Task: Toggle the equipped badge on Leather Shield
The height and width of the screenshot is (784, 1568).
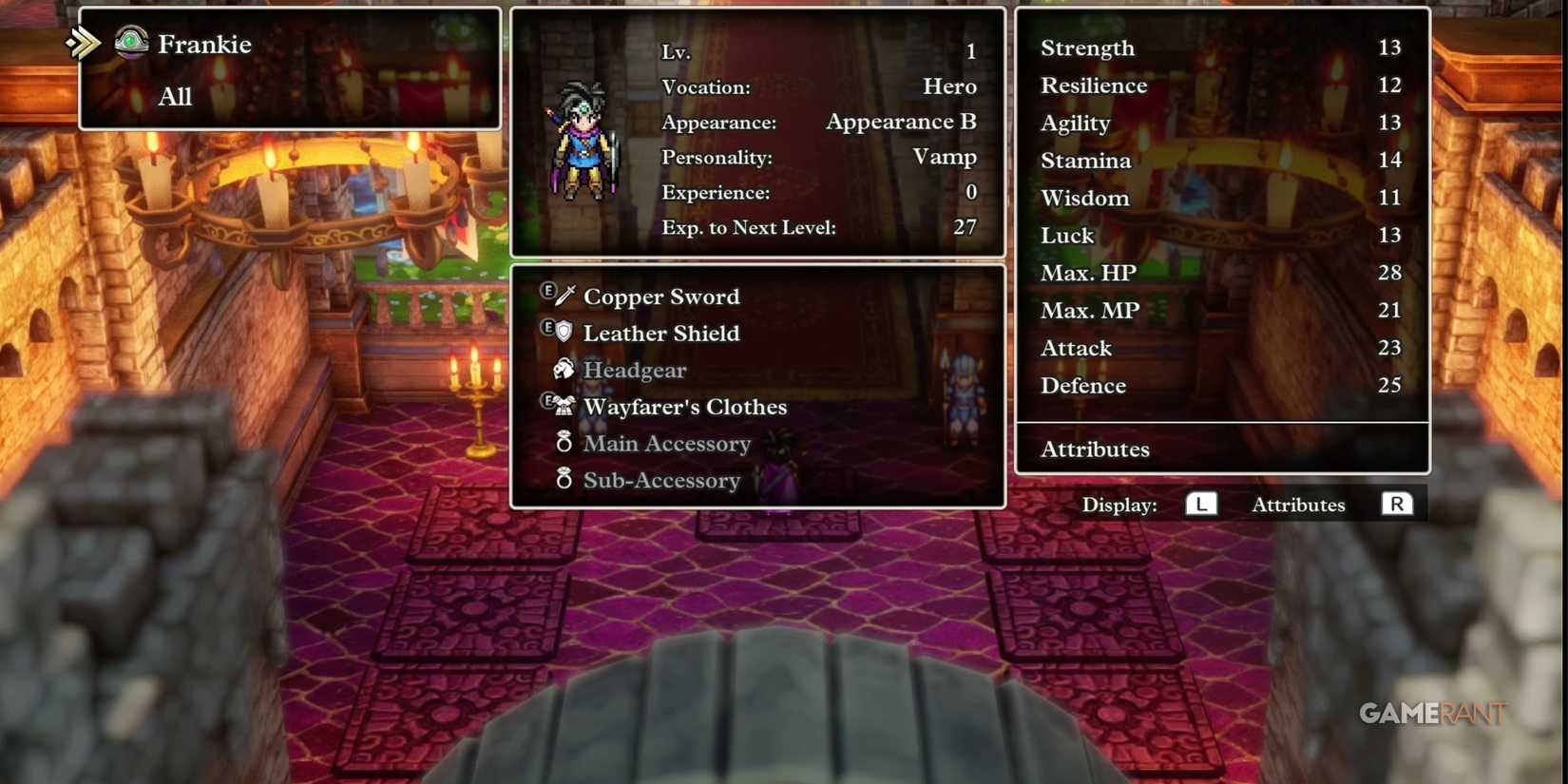Action: coord(549,328)
